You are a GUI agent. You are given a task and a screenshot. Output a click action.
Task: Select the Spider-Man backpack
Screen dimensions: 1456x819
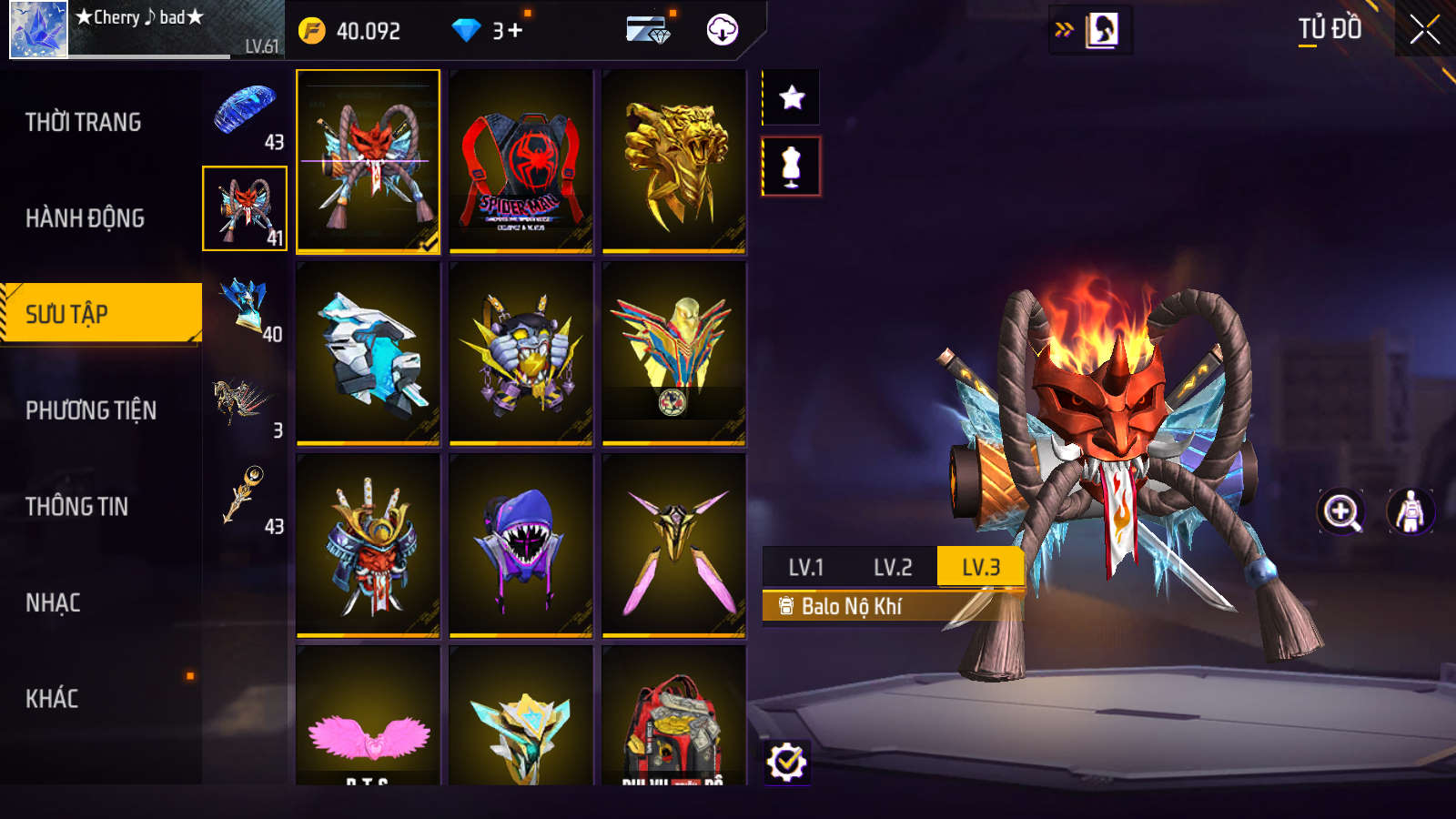click(521, 161)
